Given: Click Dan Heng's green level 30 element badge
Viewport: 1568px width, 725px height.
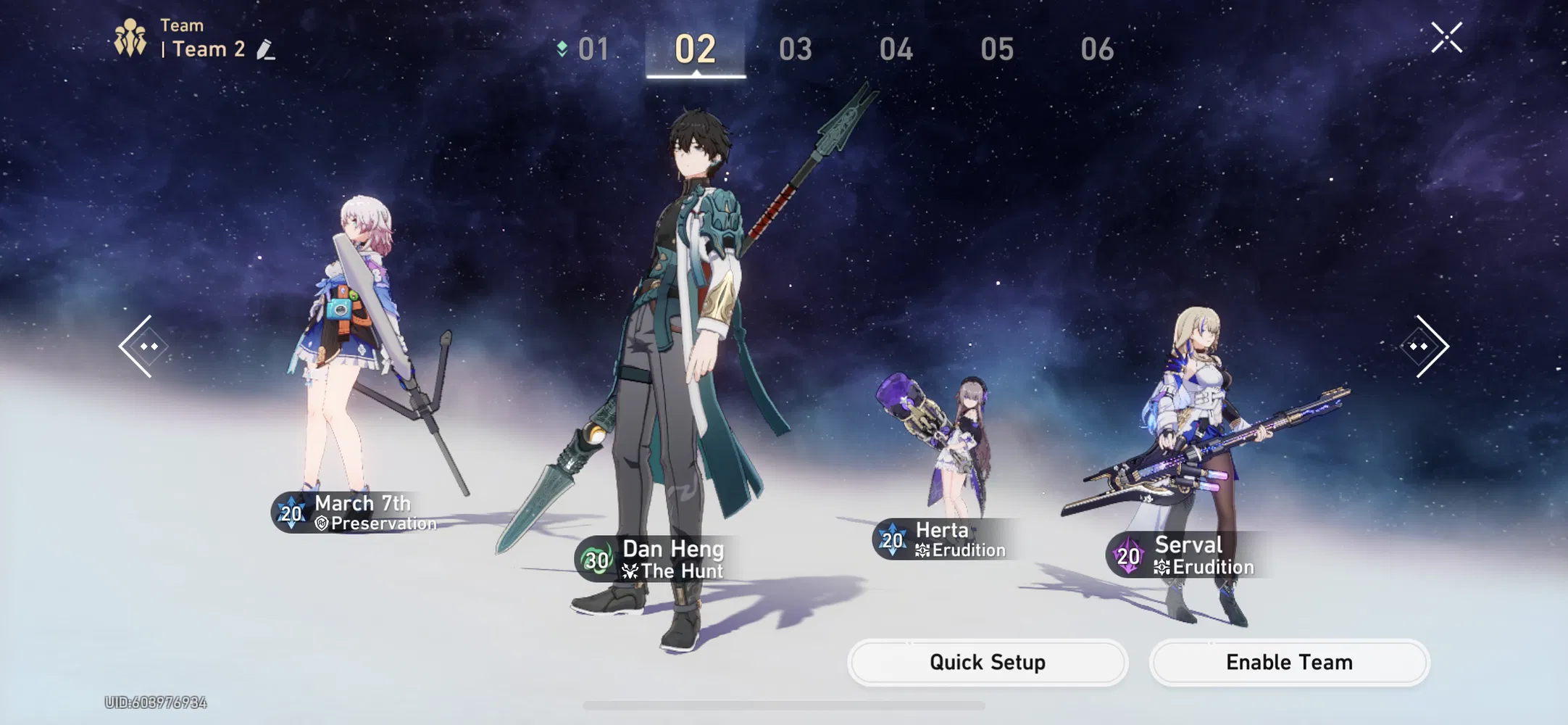Looking at the screenshot, I should pyautogui.click(x=594, y=560).
